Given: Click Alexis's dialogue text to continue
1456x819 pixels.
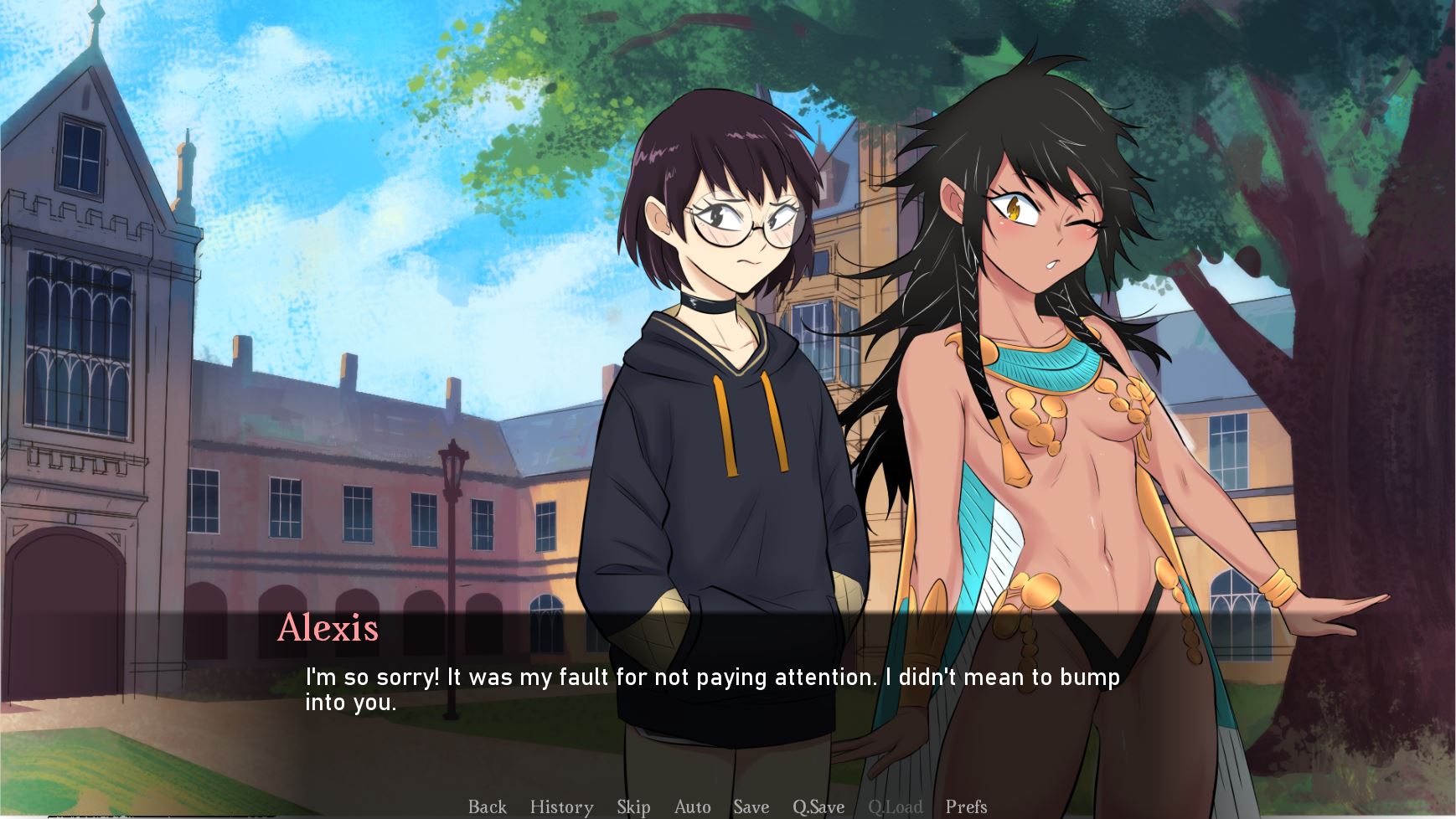Looking at the screenshot, I should point(712,689).
